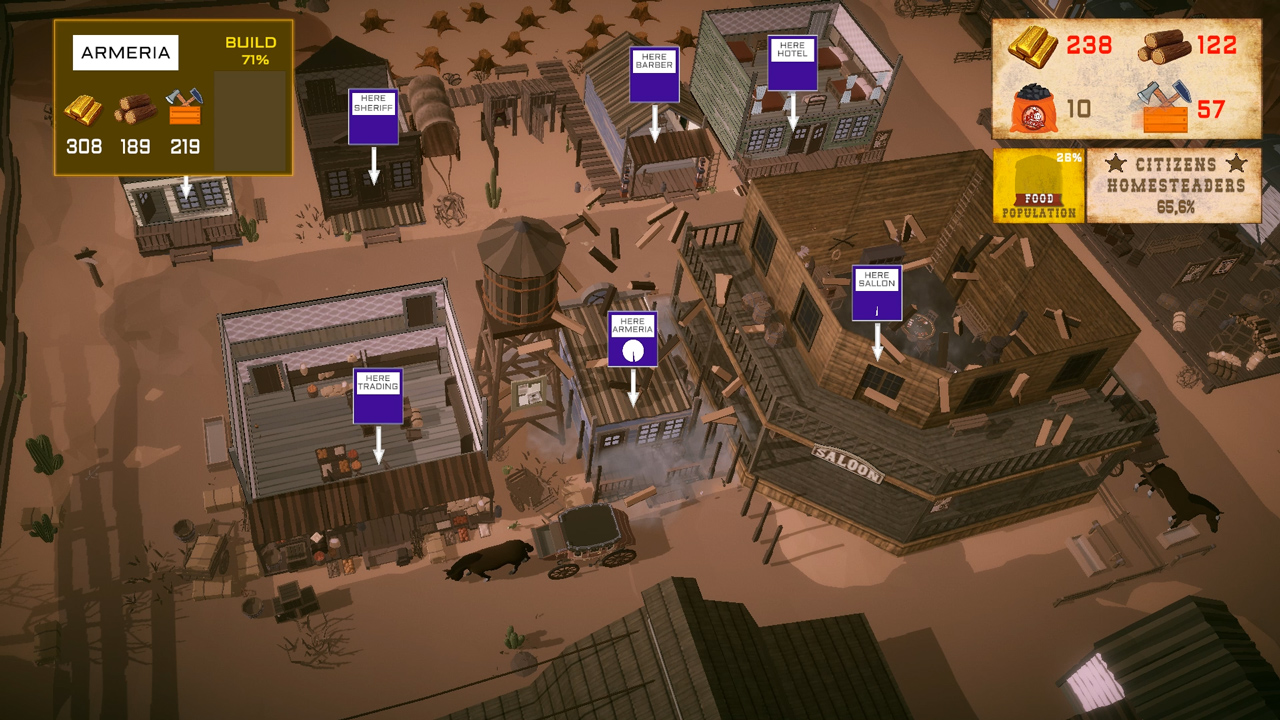Click the ARMERIA title label
Image resolution: width=1280 pixels, height=720 pixels.
coord(126,52)
